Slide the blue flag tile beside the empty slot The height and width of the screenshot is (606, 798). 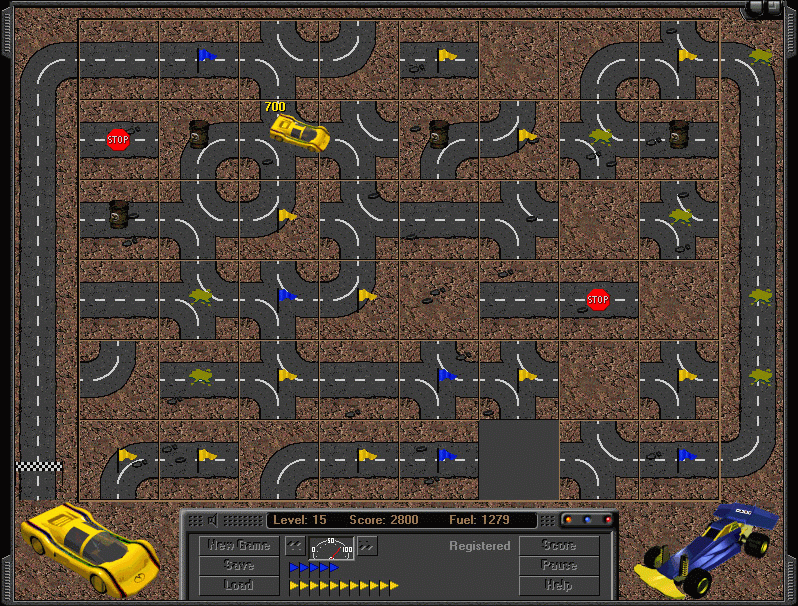click(439, 460)
